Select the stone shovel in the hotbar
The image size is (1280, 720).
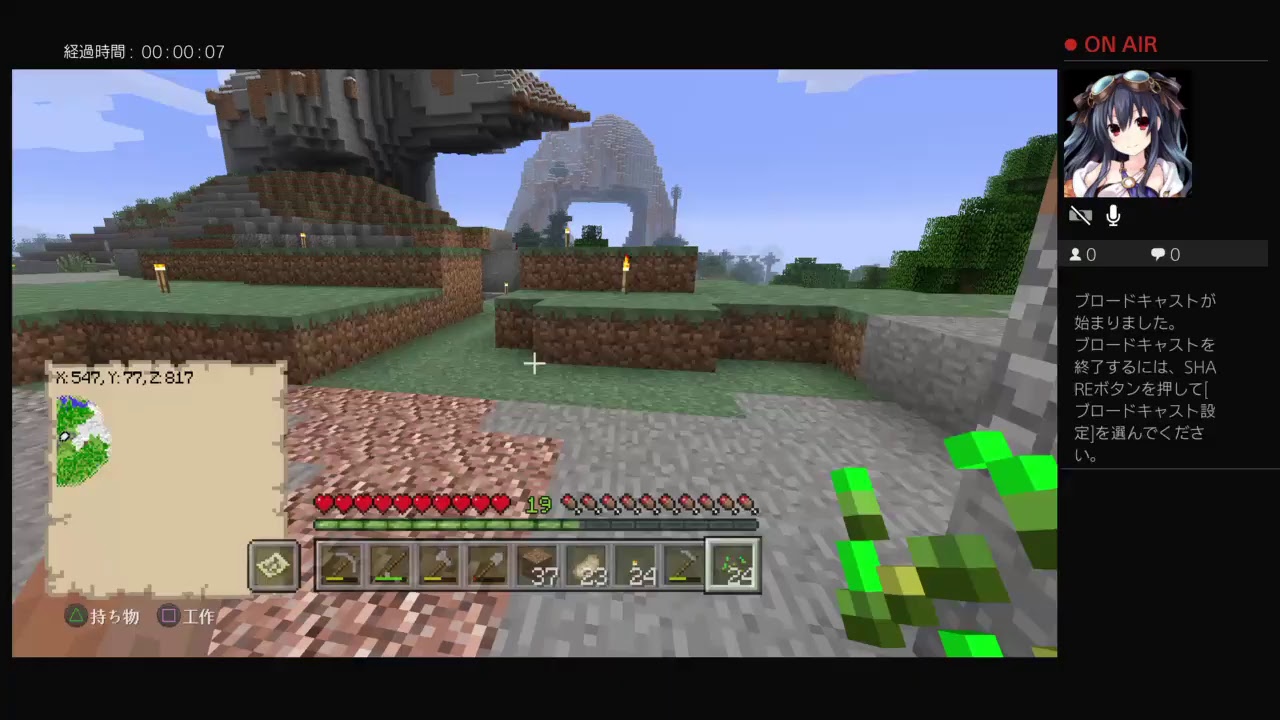pyautogui.click(x=487, y=565)
